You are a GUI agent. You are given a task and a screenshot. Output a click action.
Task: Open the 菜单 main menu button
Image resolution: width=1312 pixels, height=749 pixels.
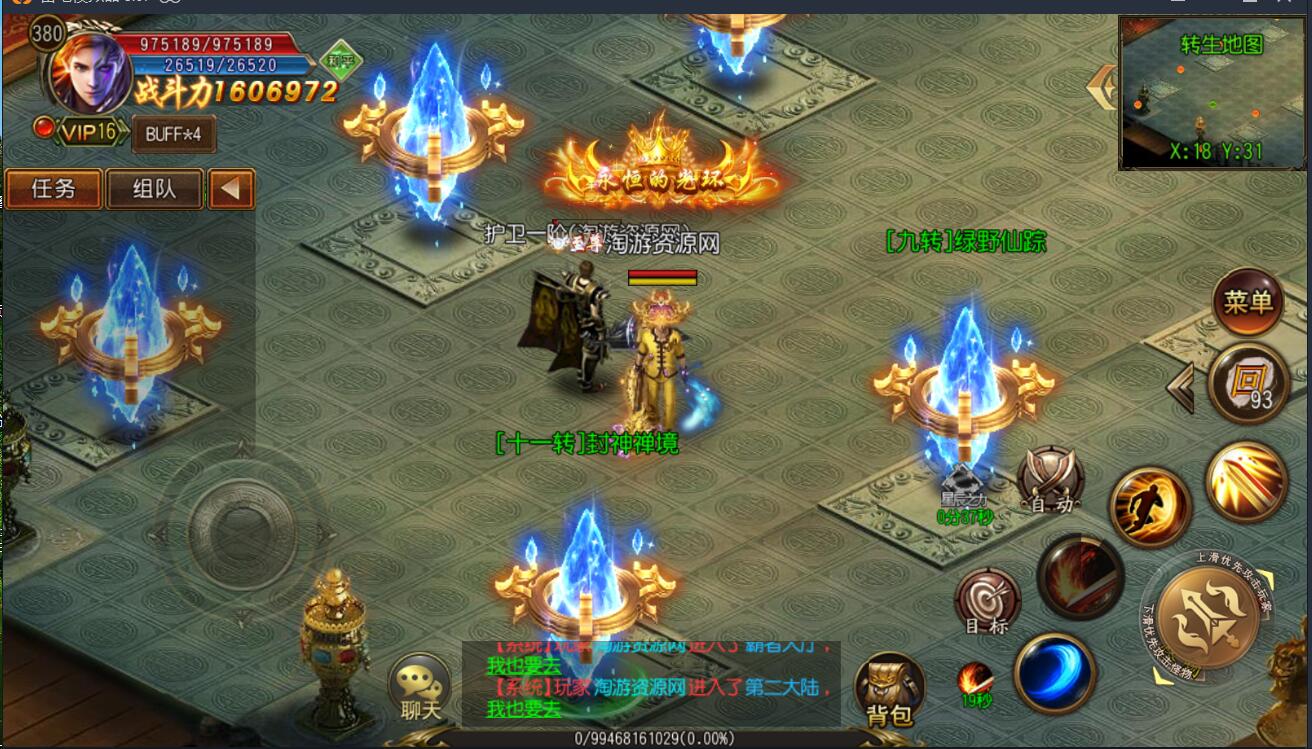pyautogui.click(x=1247, y=301)
